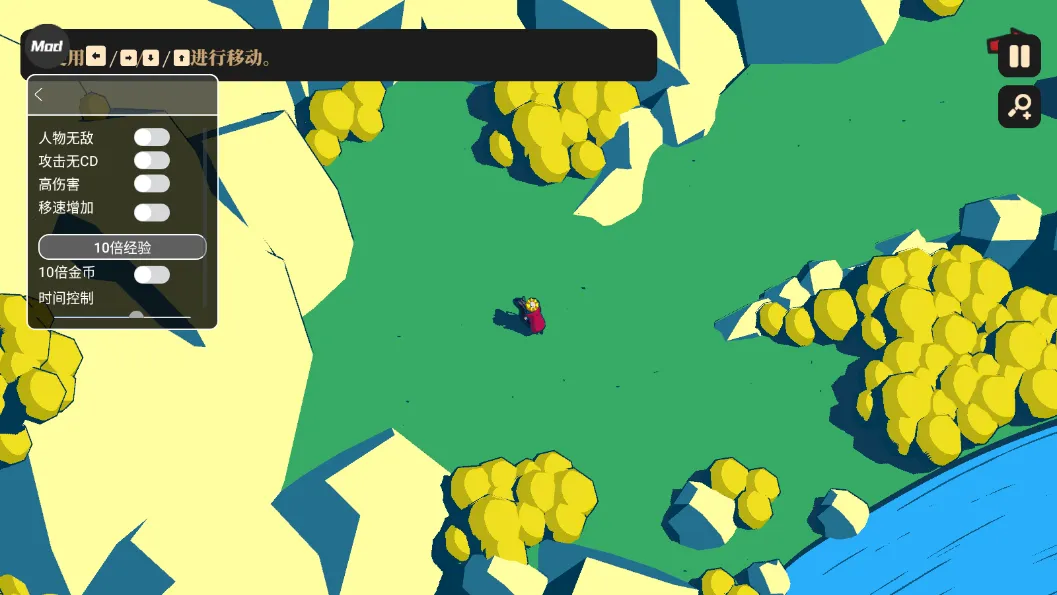Image resolution: width=1057 pixels, height=595 pixels.
Task: Go back using the mod panel arrow
Action: (x=39, y=95)
